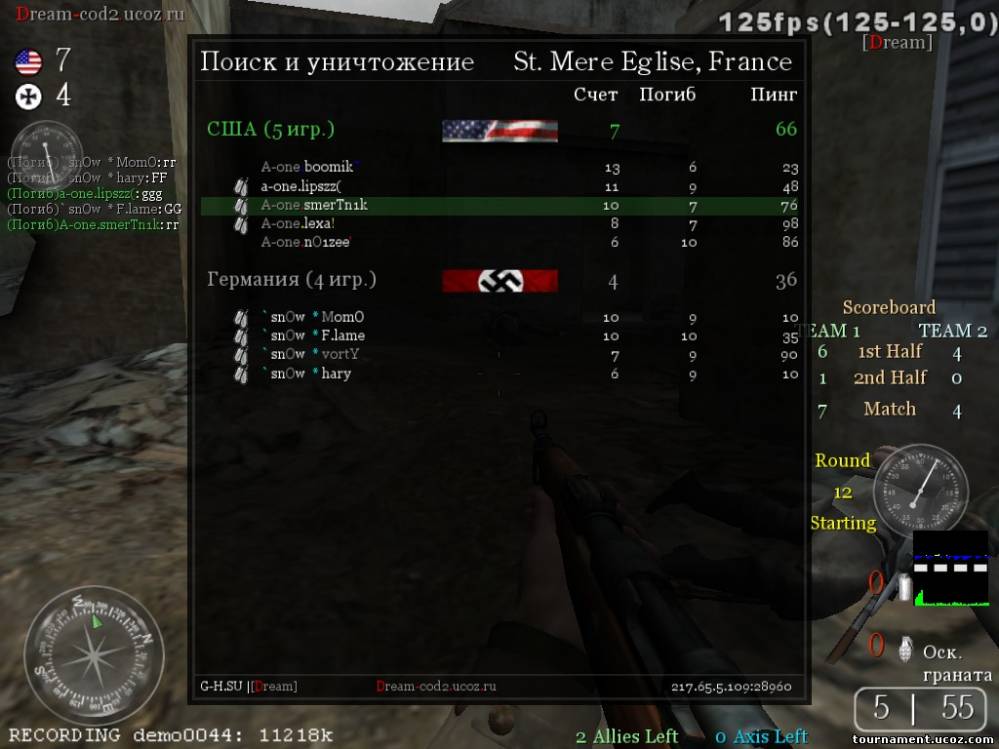999x749 pixels.
Task: Choose A-one.lexa! from the player list
Action: tap(298, 223)
